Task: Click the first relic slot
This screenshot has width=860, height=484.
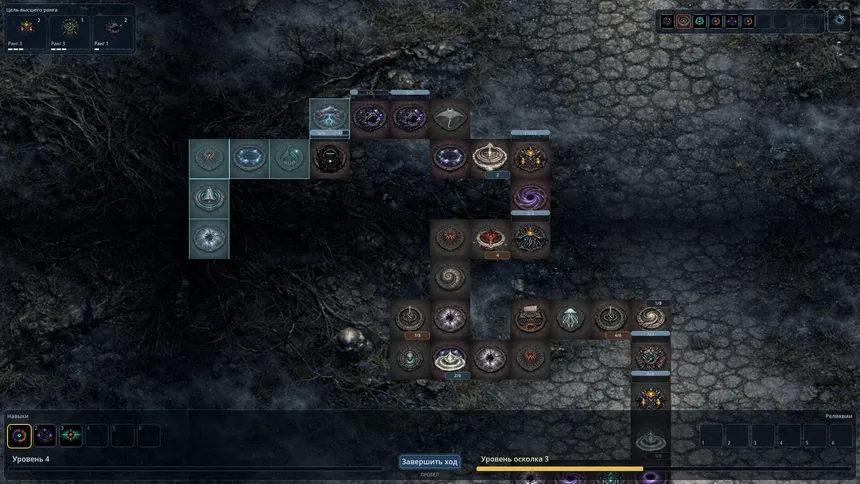Action: click(x=710, y=435)
